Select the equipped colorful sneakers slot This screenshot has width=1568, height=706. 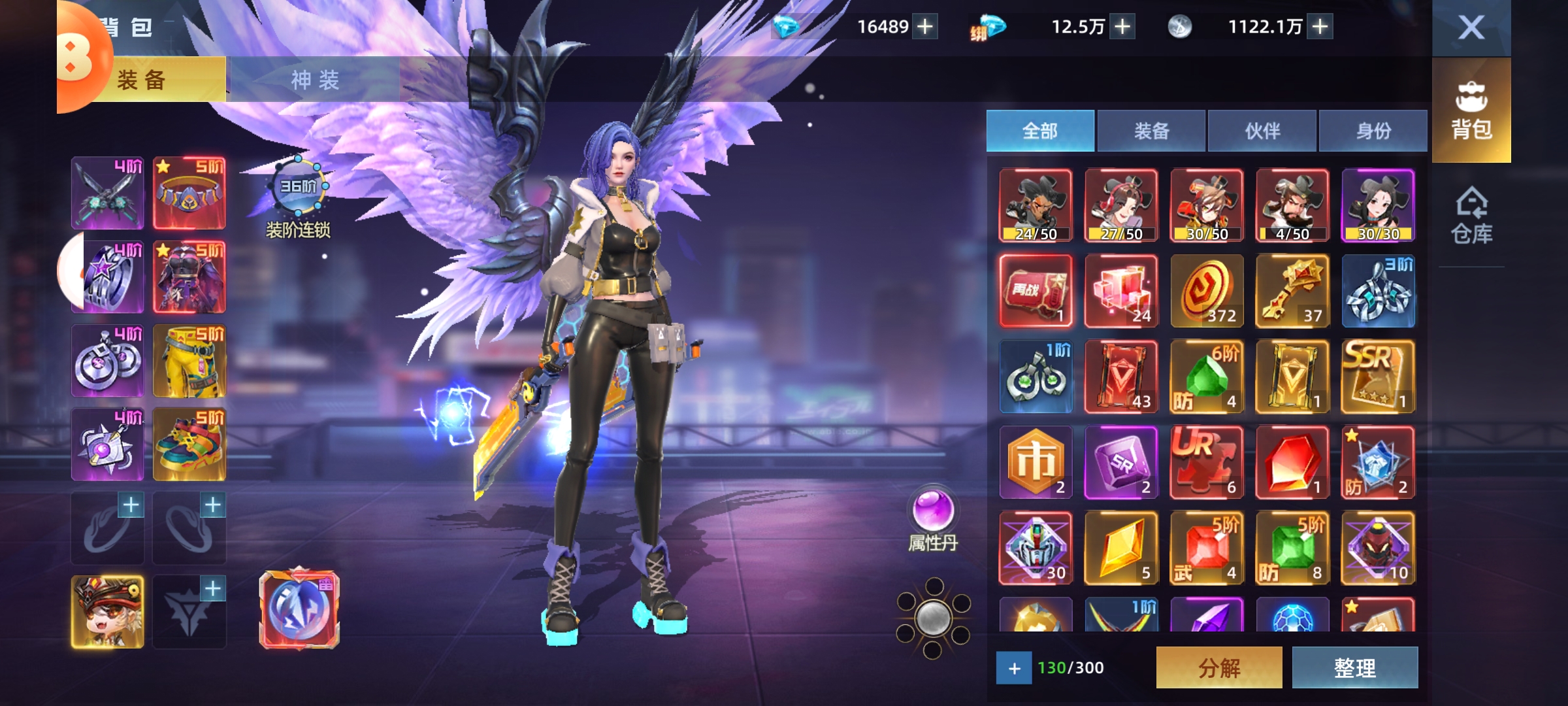189,445
